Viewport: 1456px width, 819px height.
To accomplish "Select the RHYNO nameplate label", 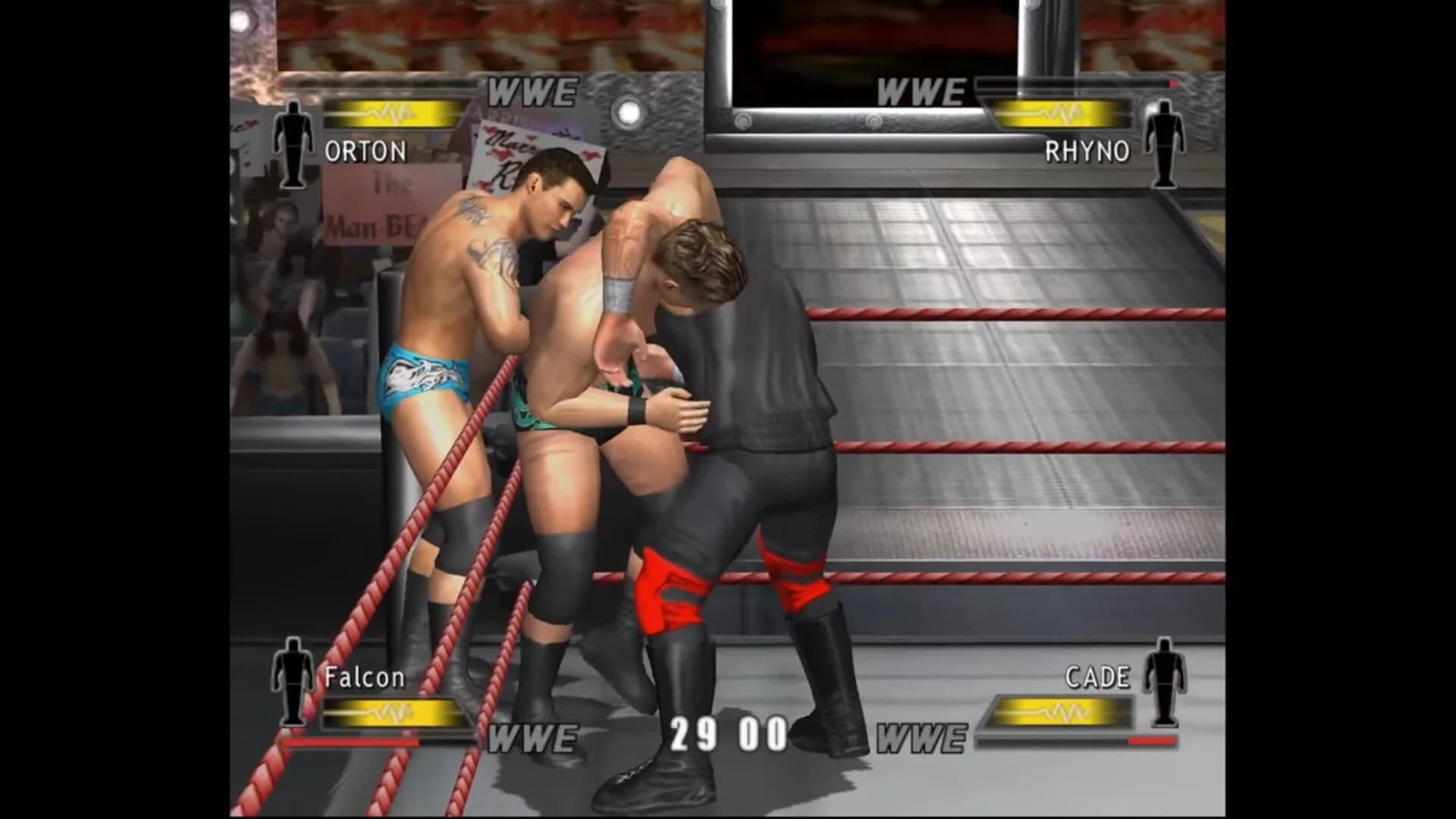I will (x=1087, y=150).
